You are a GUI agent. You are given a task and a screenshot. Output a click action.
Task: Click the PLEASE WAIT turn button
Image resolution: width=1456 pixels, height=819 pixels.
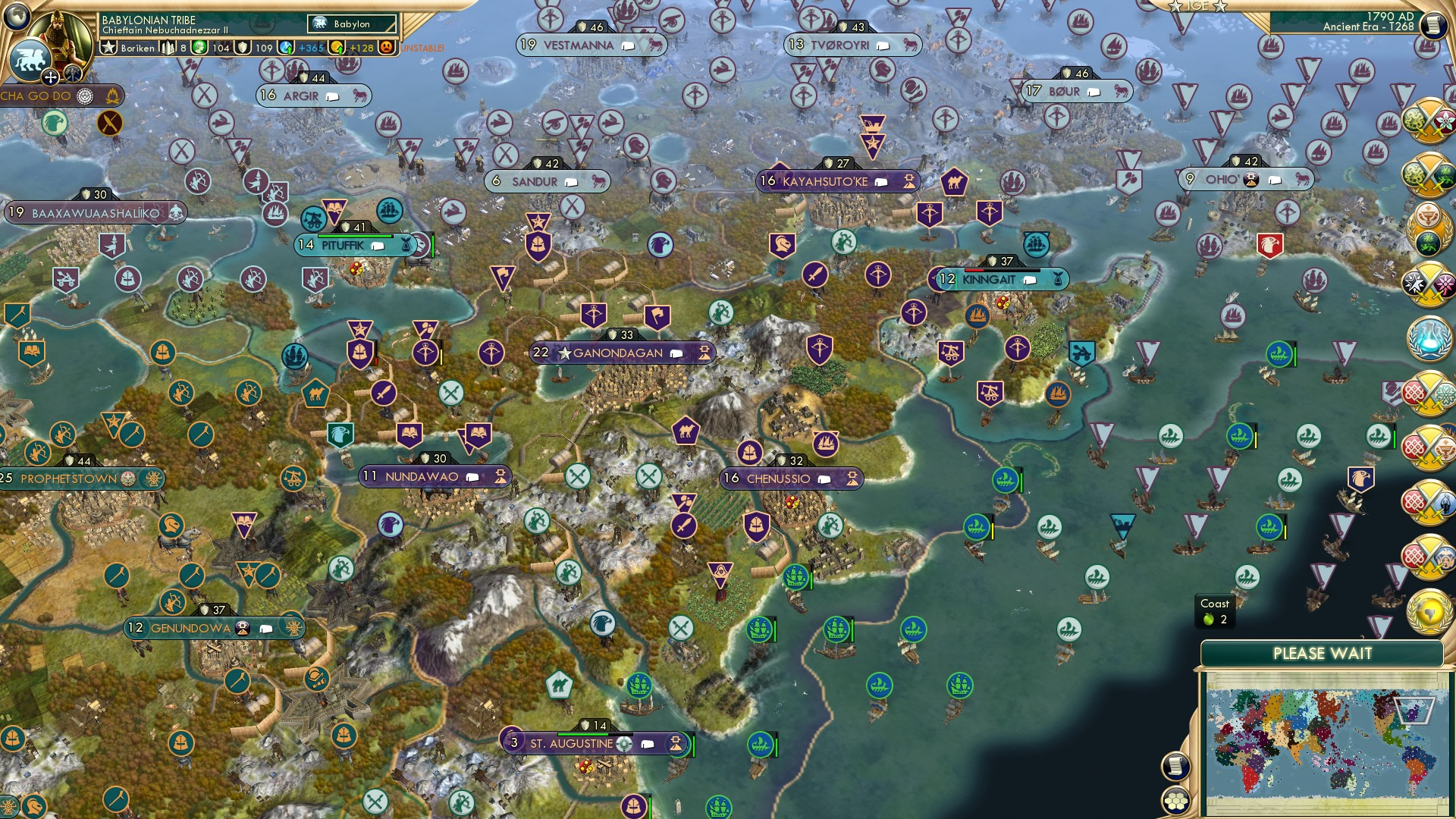(1323, 653)
